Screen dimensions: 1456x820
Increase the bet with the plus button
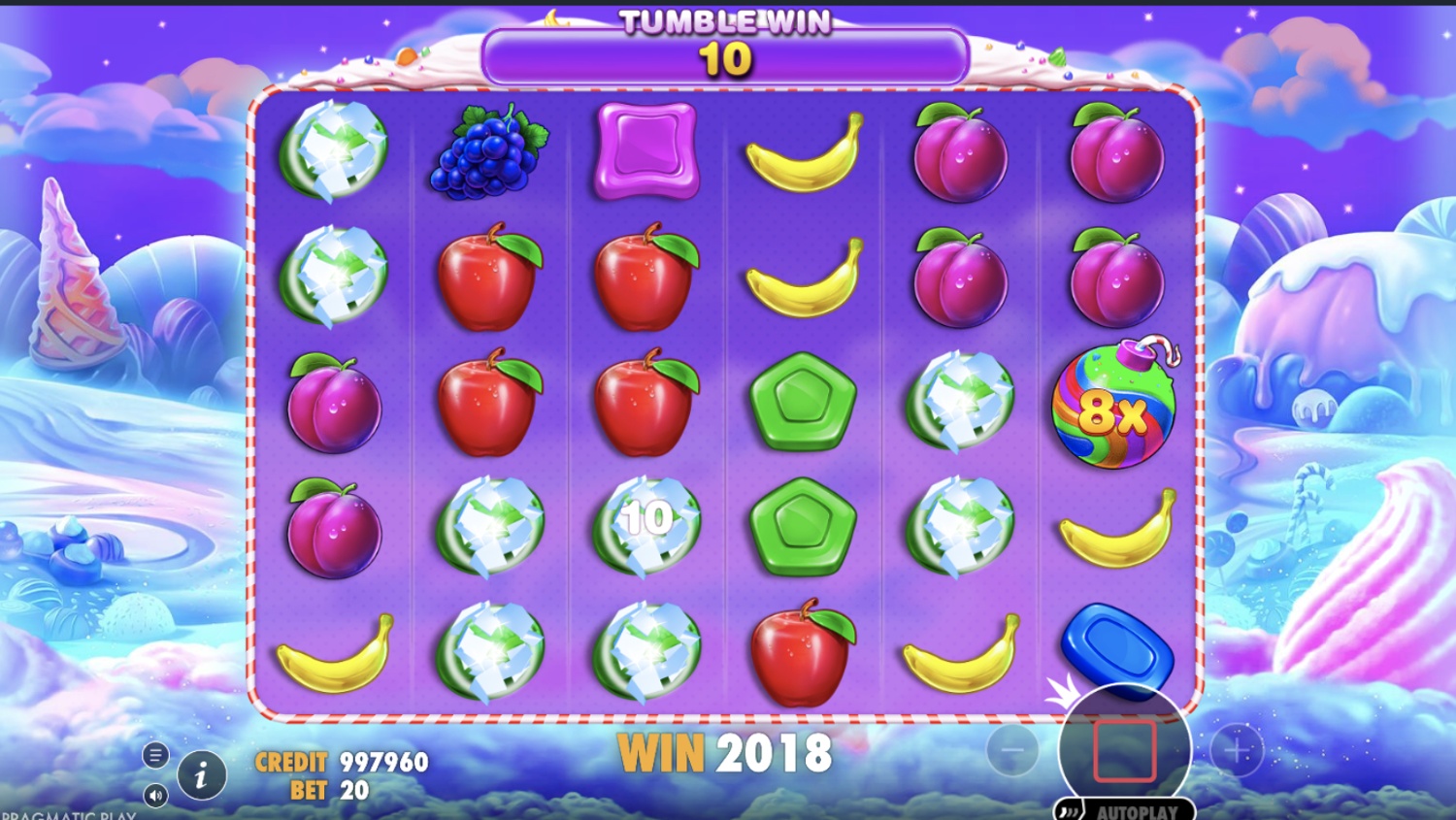click(x=1237, y=750)
